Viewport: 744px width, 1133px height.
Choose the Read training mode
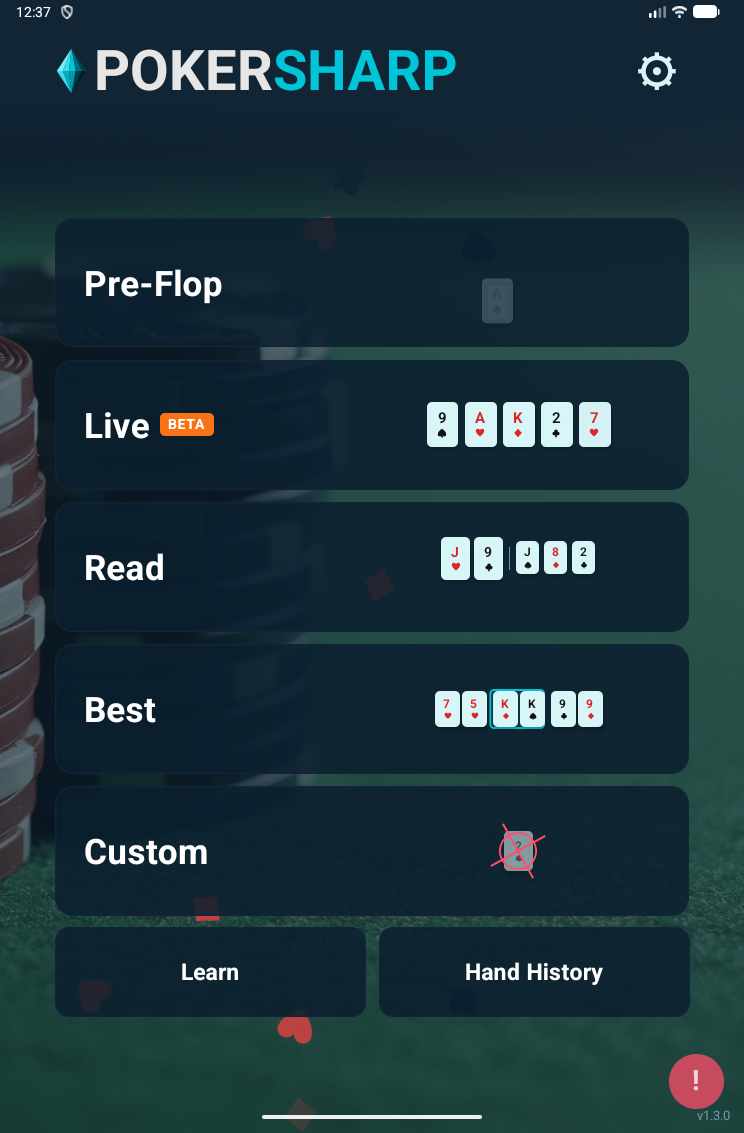tap(371, 567)
